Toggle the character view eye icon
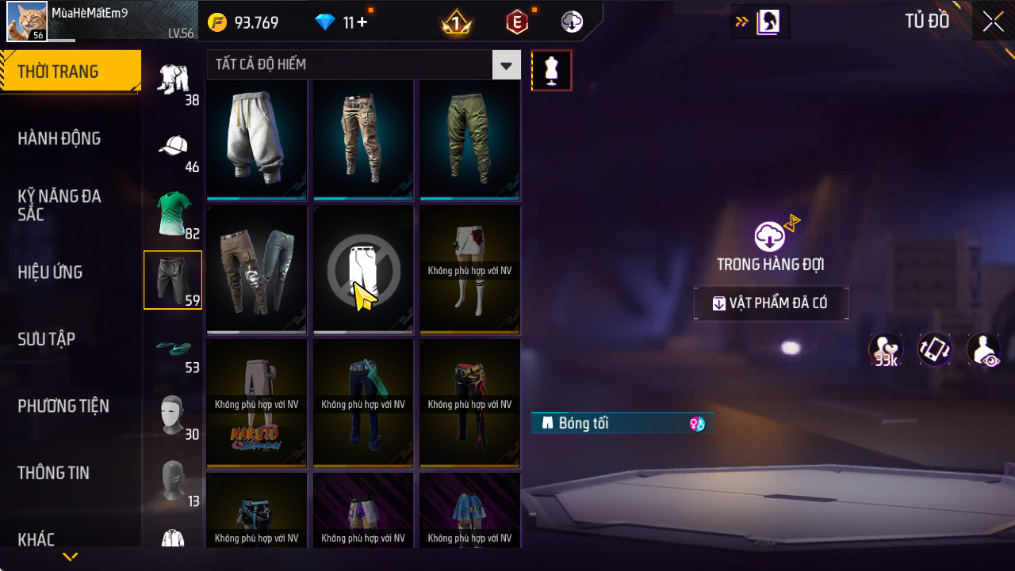 (x=984, y=351)
